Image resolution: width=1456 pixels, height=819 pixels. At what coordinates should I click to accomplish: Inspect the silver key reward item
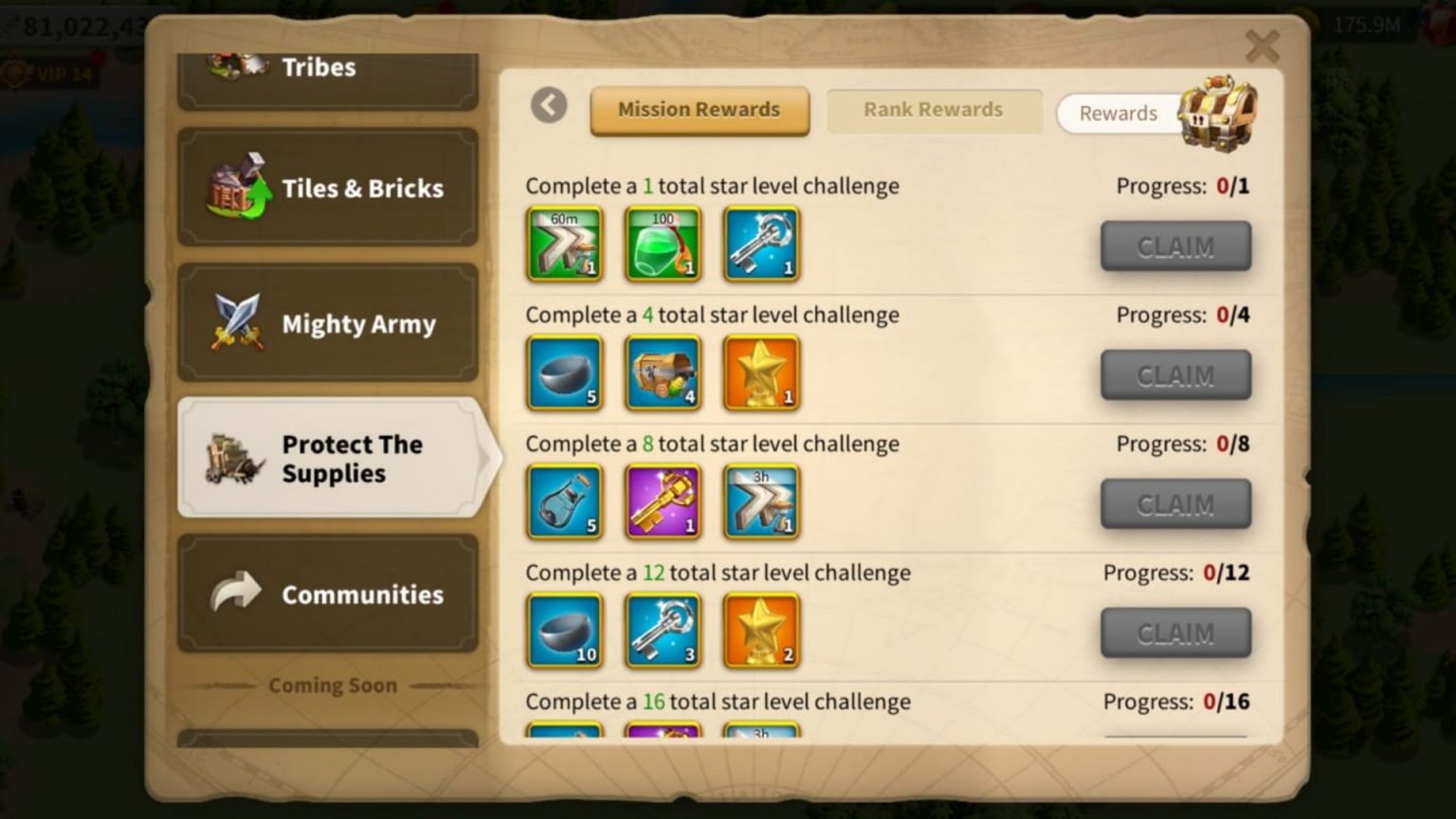[x=761, y=245]
